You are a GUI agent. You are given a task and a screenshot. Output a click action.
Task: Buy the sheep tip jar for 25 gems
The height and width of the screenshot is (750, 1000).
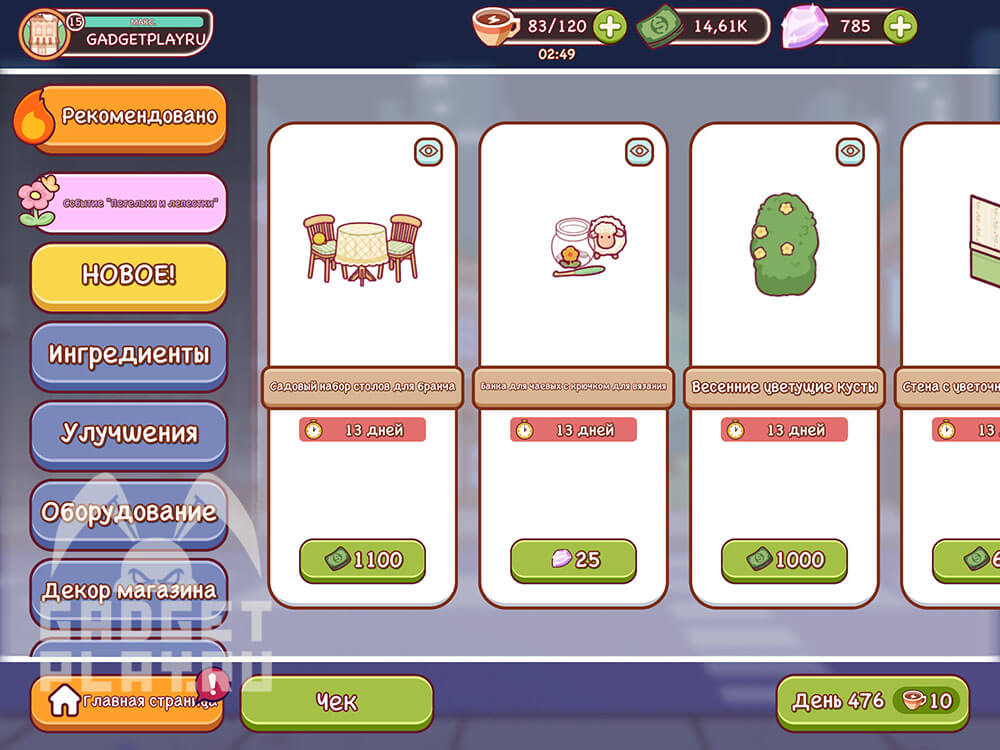[x=573, y=560]
